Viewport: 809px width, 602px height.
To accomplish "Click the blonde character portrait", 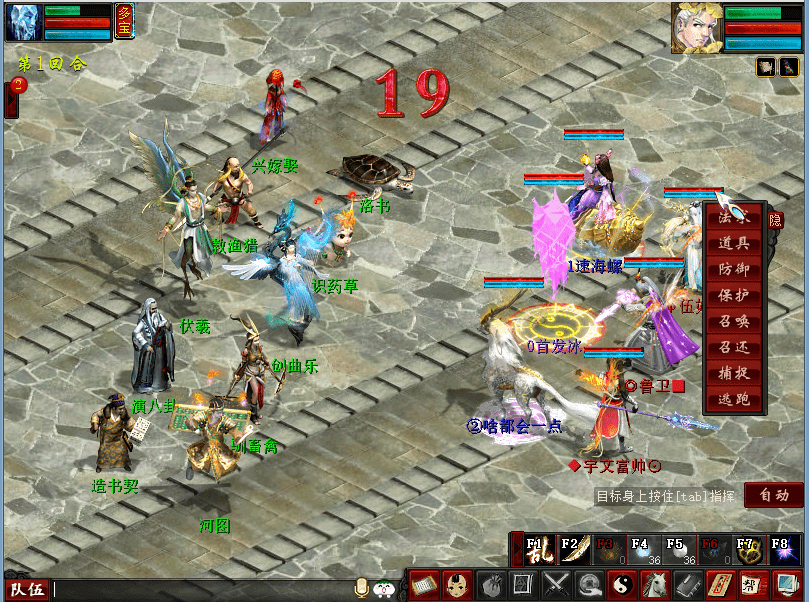I will click(x=696, y=27).
